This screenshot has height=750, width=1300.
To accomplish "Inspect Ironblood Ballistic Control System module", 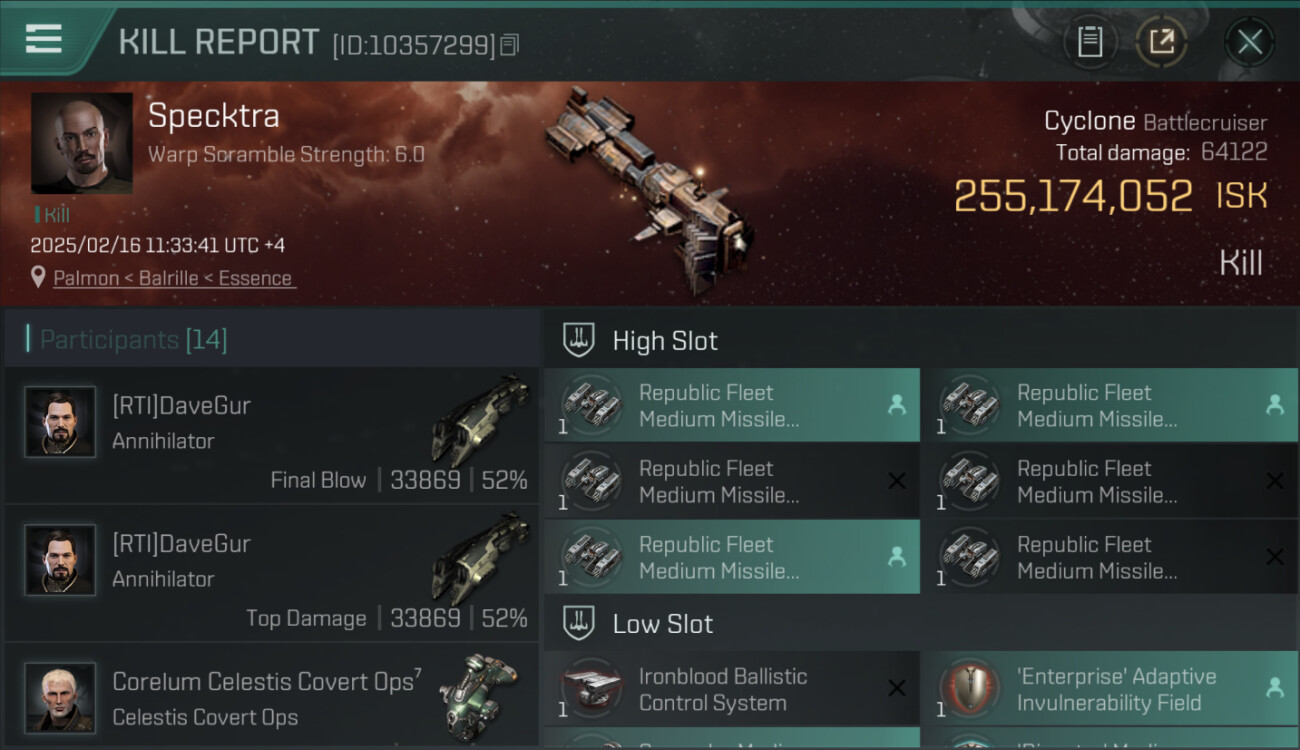I will pyautogui.click(x=731, y=689).
